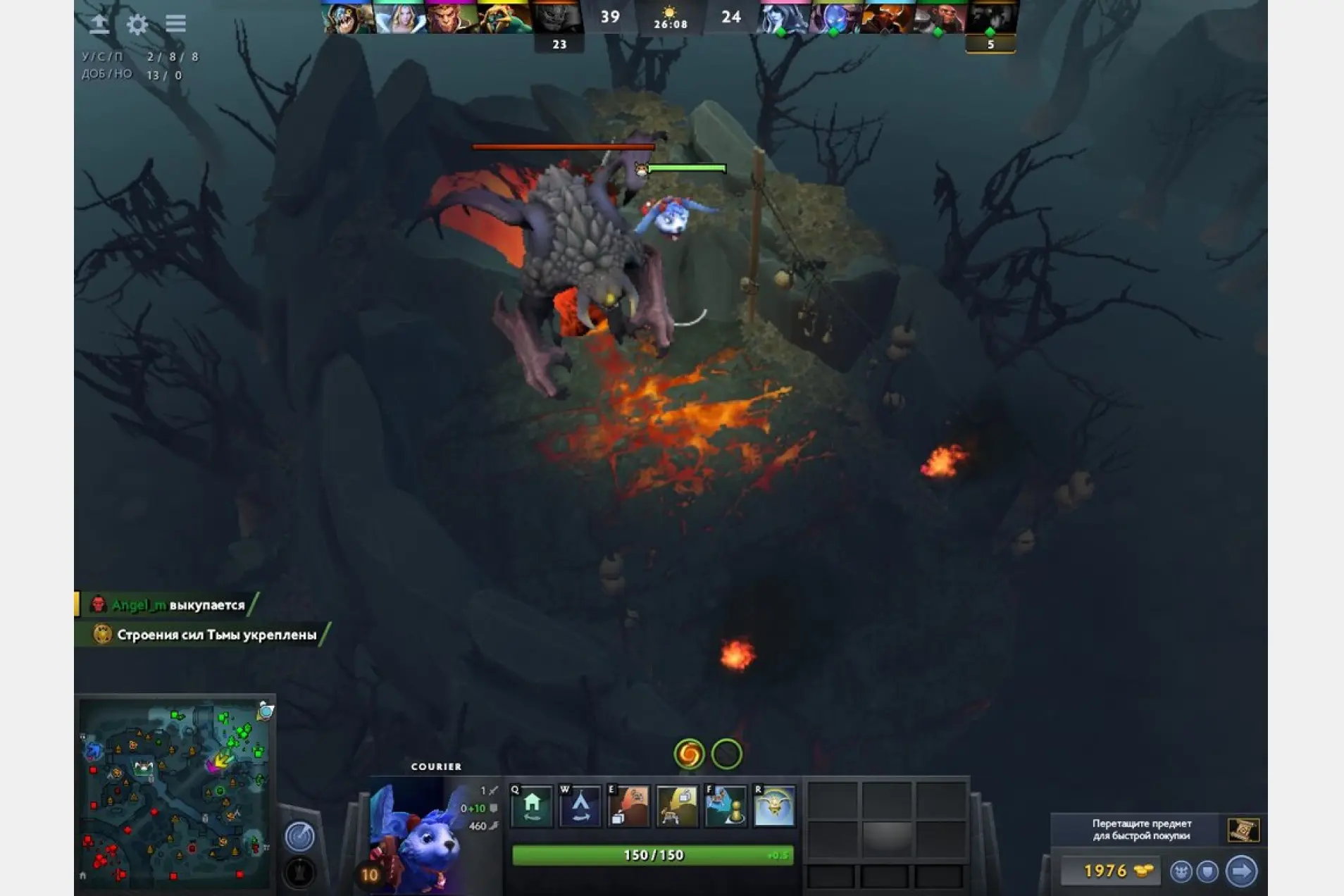Click the Town Portal Scroll quick-buy icon
The image size is (1344, 896).
pyautogui.click(x=1243, y=830)
